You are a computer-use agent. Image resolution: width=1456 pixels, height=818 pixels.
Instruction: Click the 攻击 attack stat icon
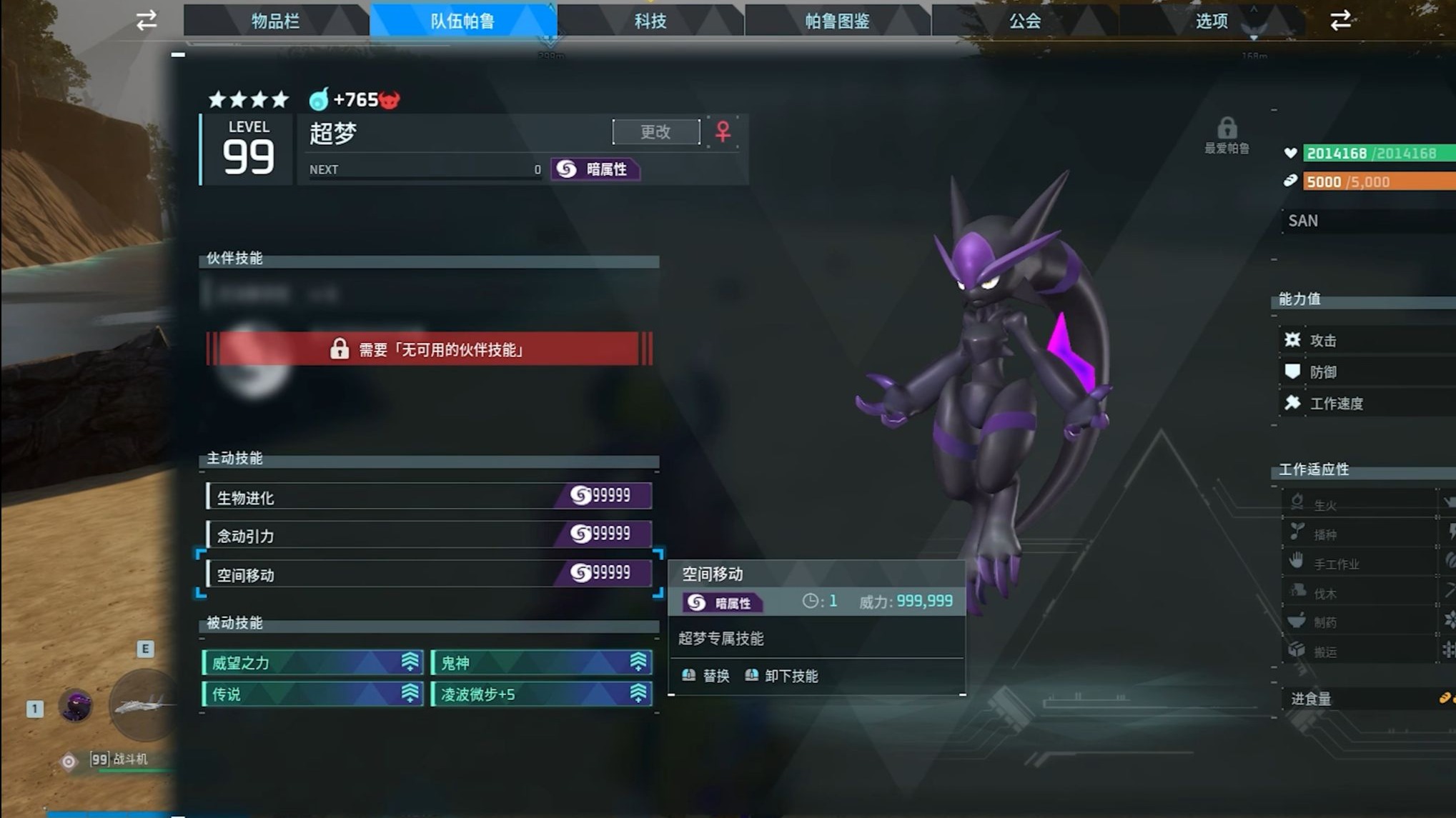pyautogui.click(x=1294, y=341)
